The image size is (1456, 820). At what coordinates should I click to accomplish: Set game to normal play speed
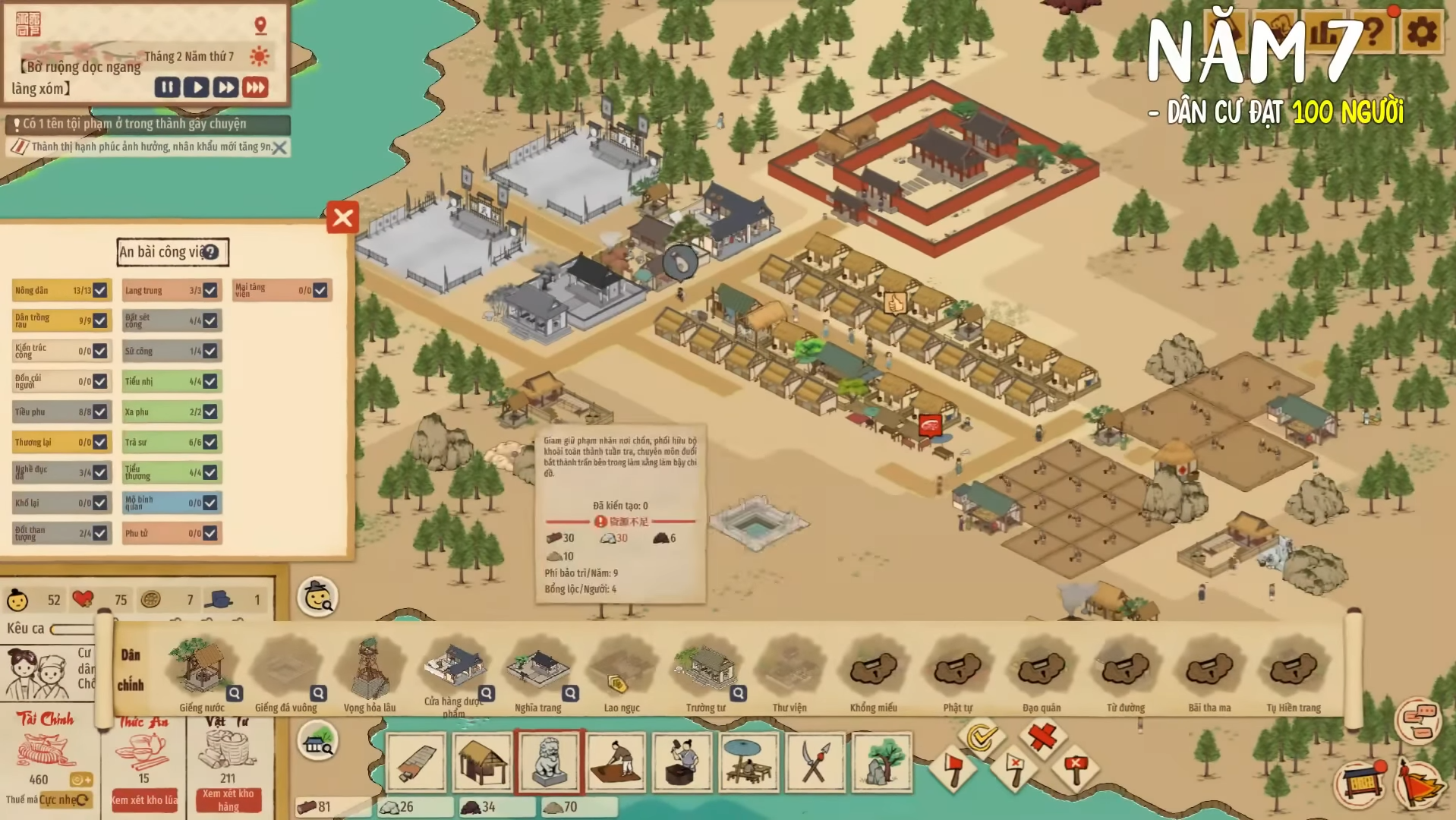tap(197, 87)
